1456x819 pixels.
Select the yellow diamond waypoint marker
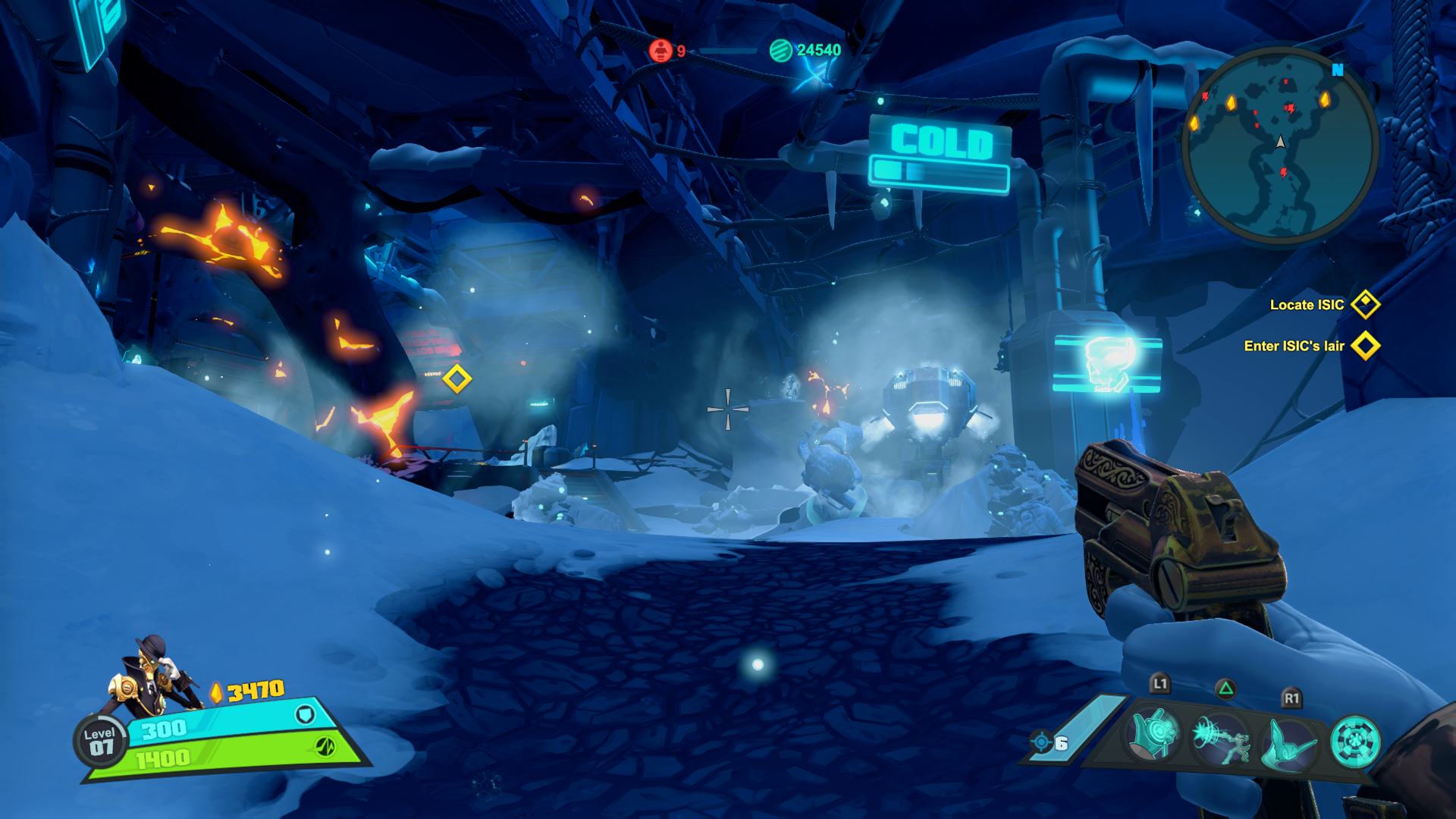(x=457, y=378)
